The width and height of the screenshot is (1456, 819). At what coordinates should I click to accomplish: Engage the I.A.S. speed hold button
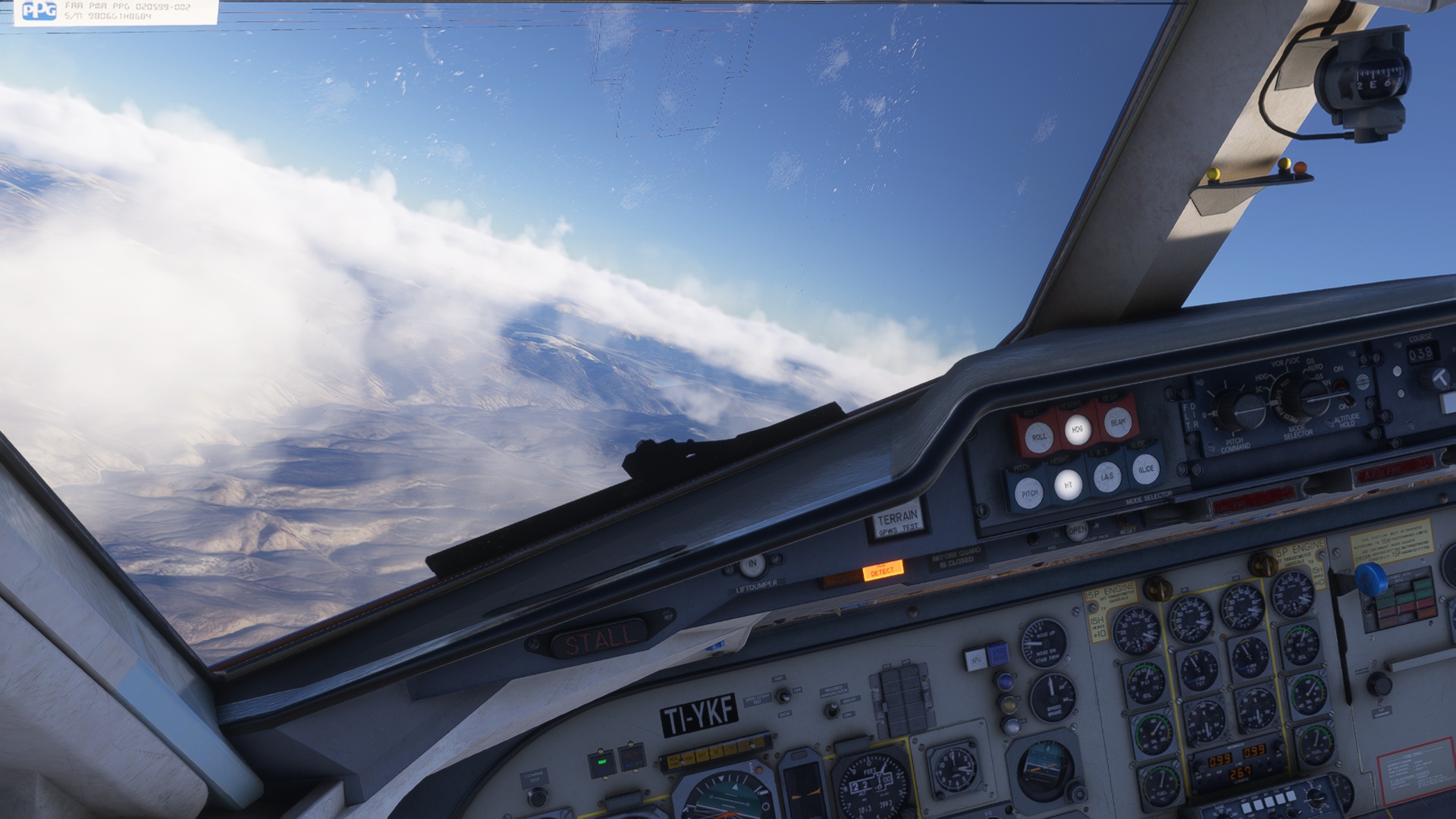(1107, 476)
